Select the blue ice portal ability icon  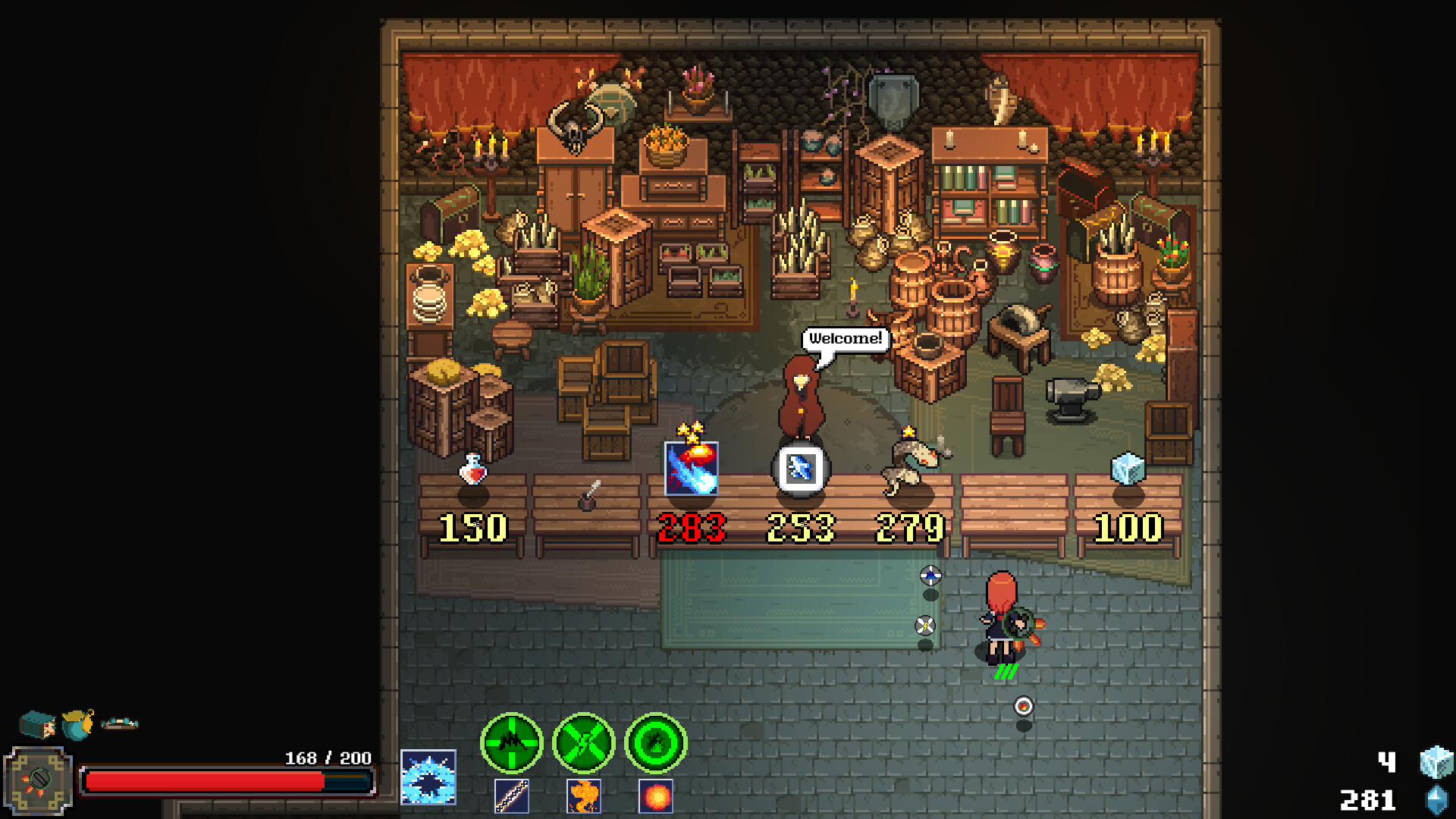pyautogui.click(x=429, y=776)
